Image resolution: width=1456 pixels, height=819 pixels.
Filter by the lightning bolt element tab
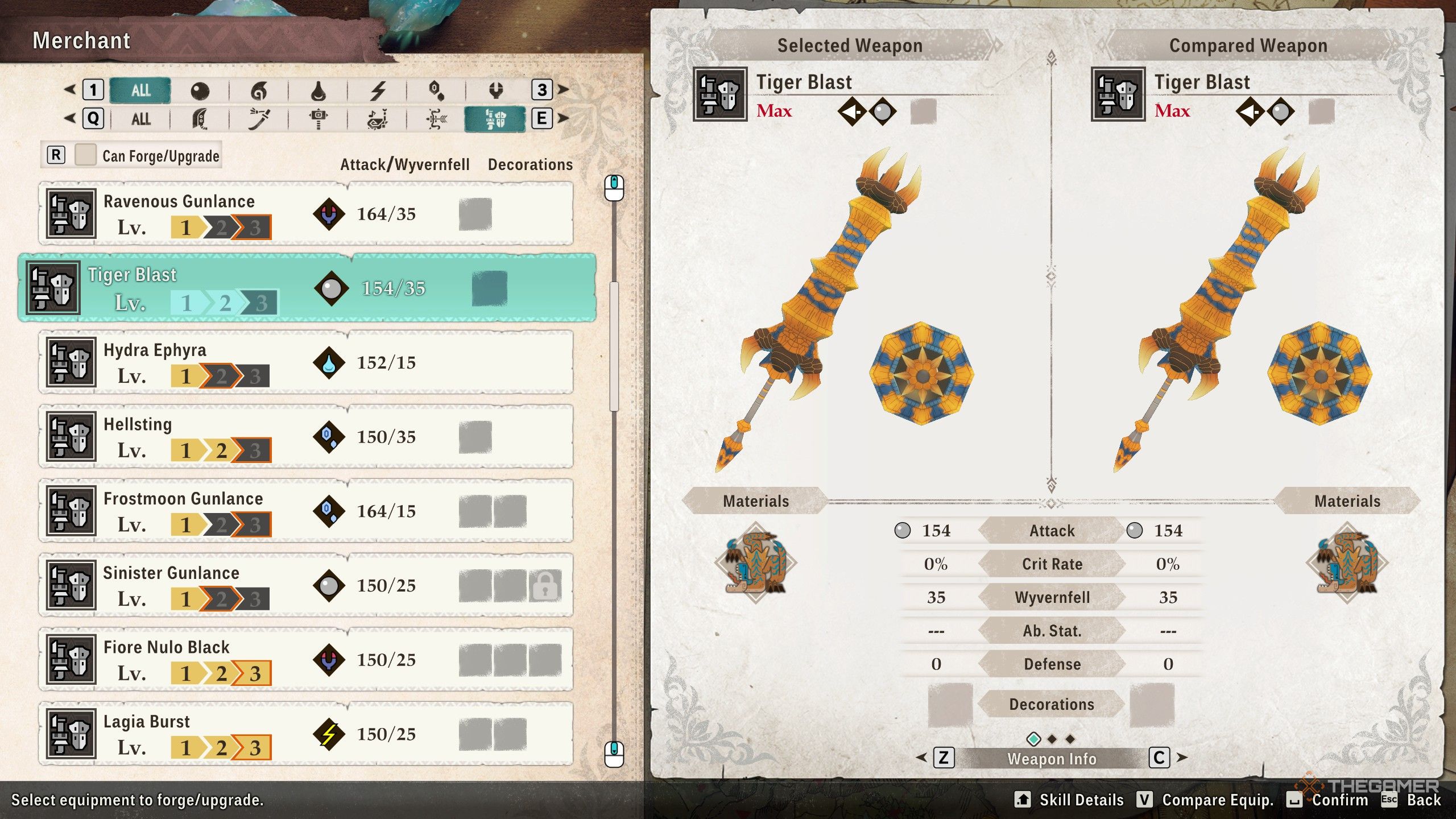click(x=378, y=90)
